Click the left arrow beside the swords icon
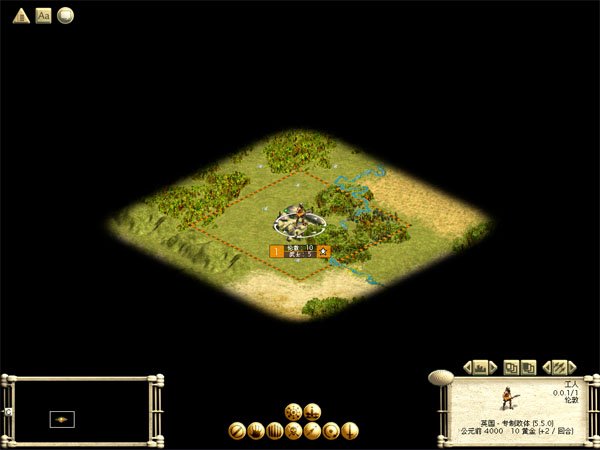Viewport: 600px width, 450px height. 546,367
